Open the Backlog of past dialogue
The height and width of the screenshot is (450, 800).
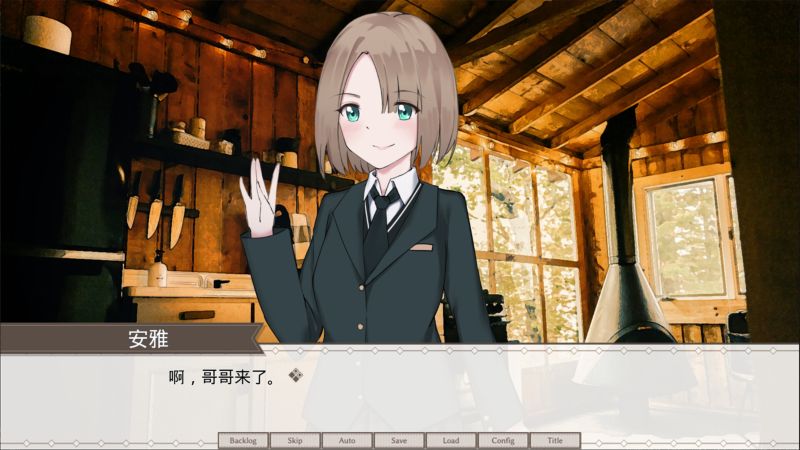point(243,440)
